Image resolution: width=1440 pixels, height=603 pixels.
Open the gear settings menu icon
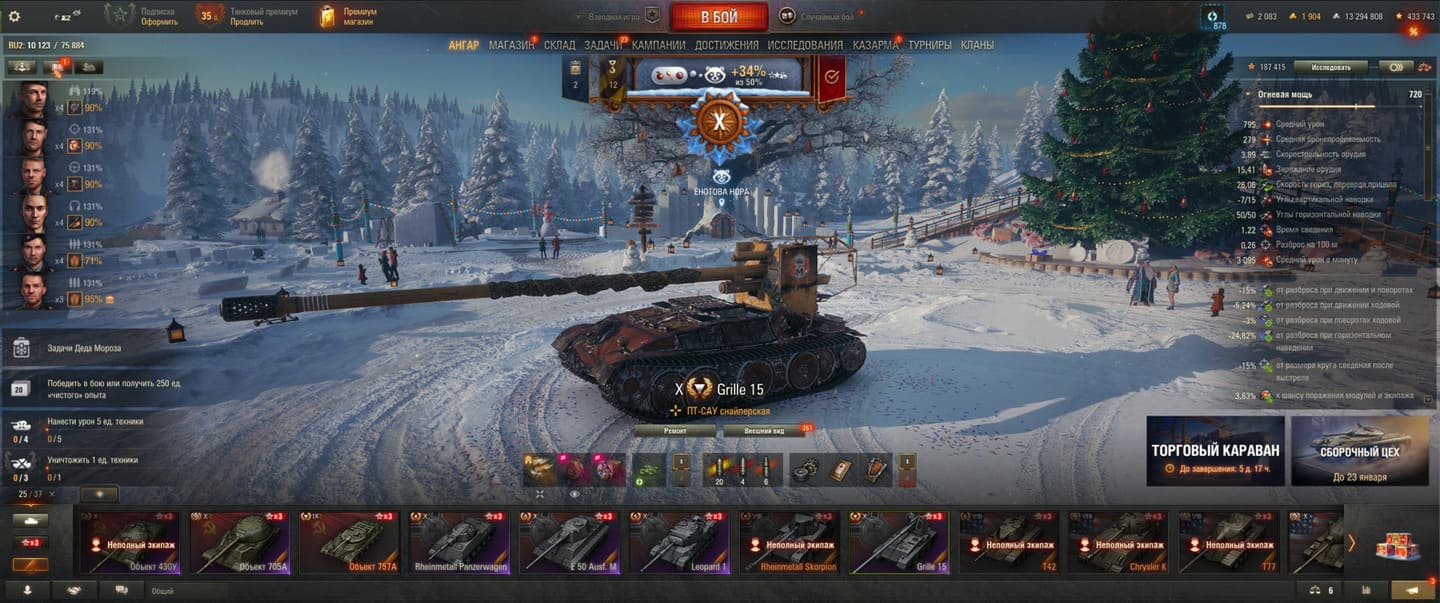pos(15,16)
